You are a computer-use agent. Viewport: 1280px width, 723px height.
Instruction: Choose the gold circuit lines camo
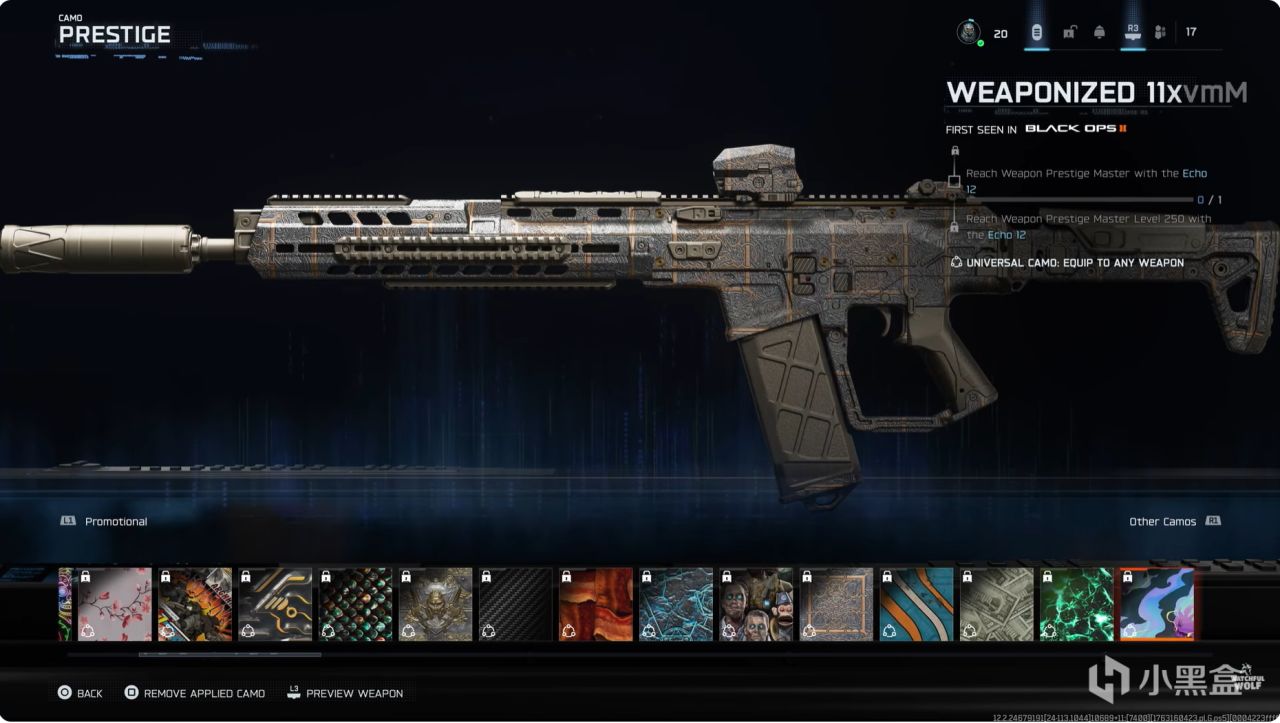pyautogui.click(x=275, y=604)
